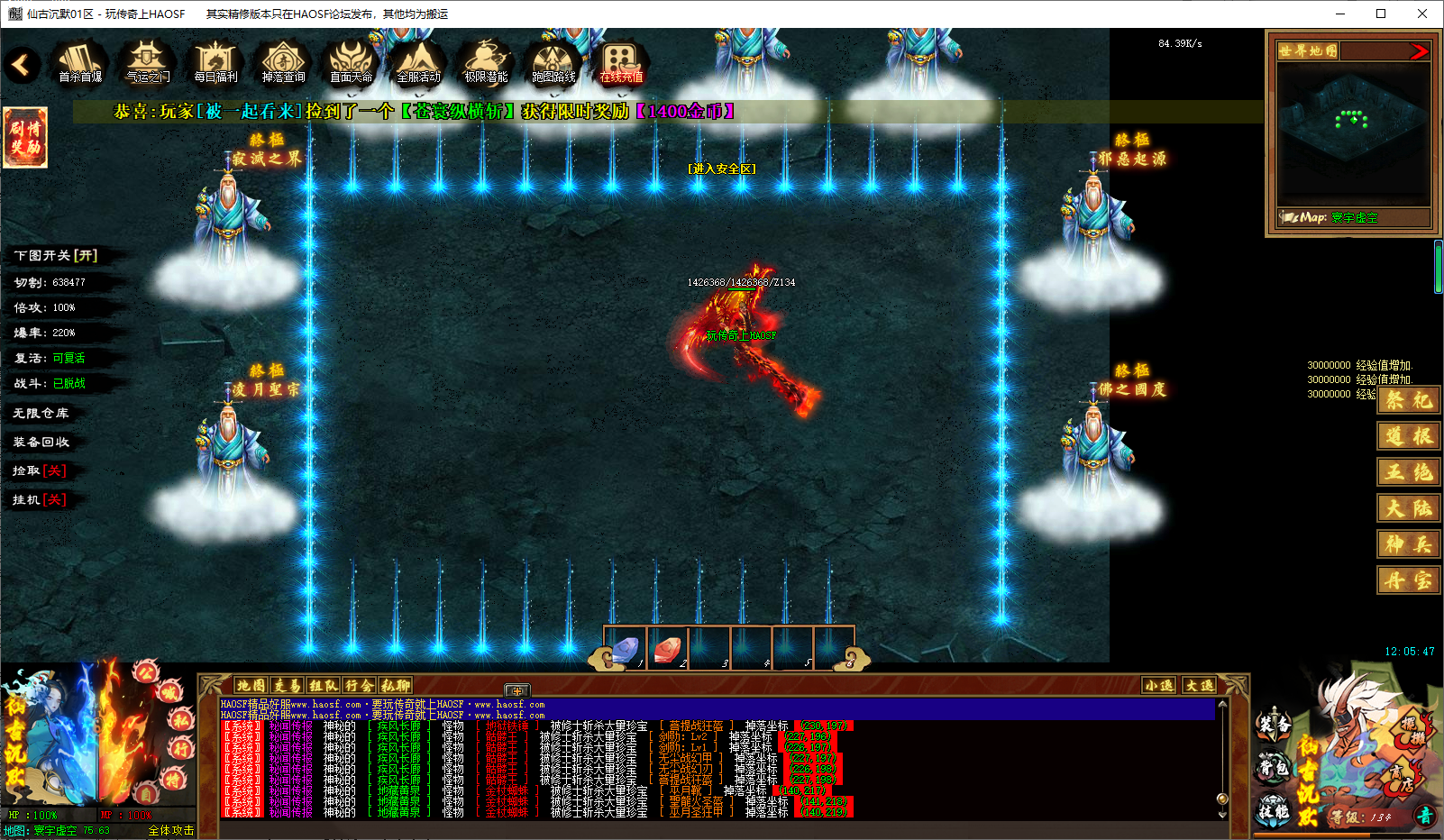Toggle the 下图开关 switch
The width and height of the screenshot is (1444, 840).
[55, 256]
